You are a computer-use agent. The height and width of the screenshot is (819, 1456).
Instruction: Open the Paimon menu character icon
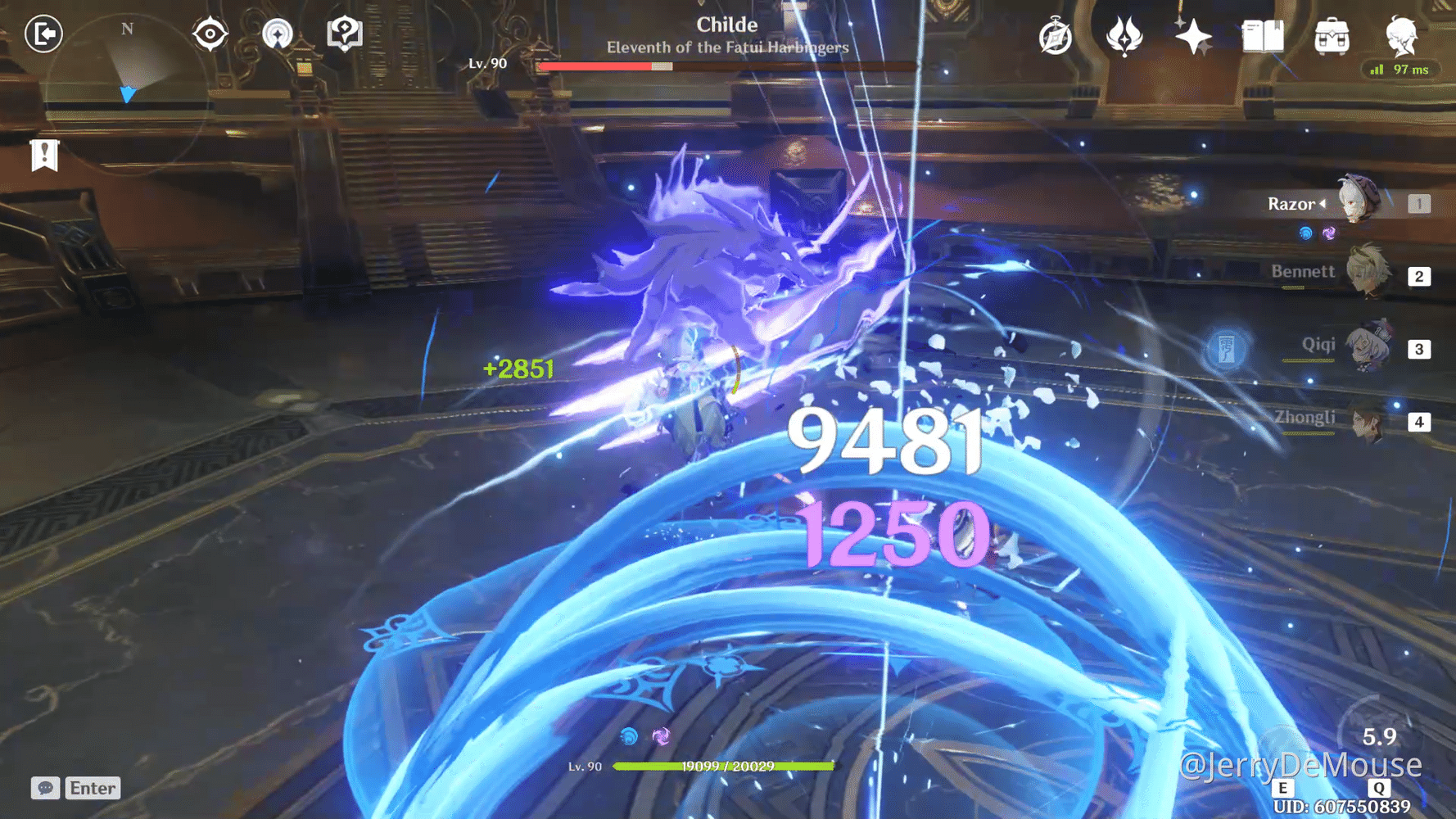pos(1403,37)
